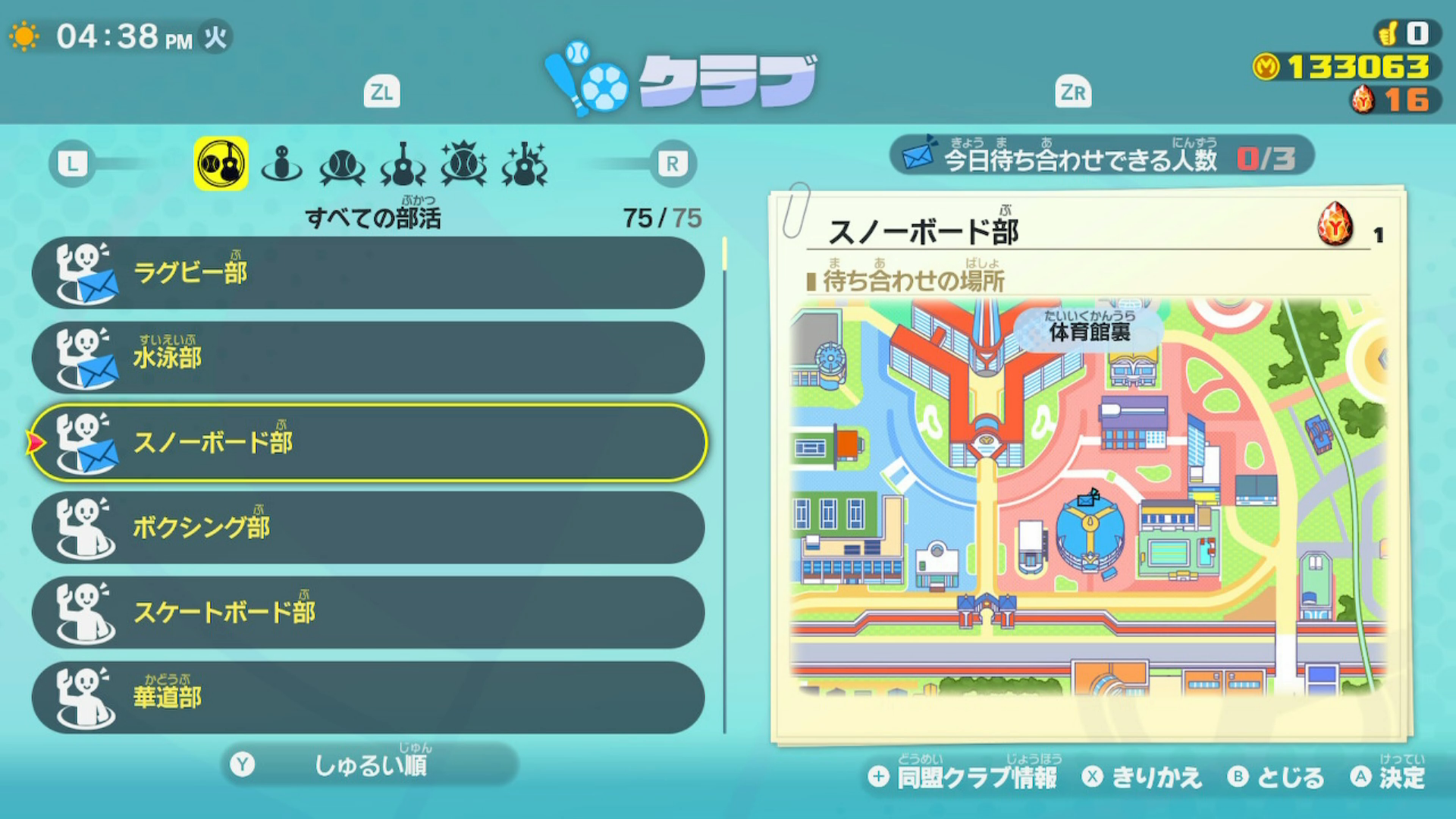1456x819 pixels.
Task: Open the plain guitar ribbon tab
Action: (x=403, y=165)
